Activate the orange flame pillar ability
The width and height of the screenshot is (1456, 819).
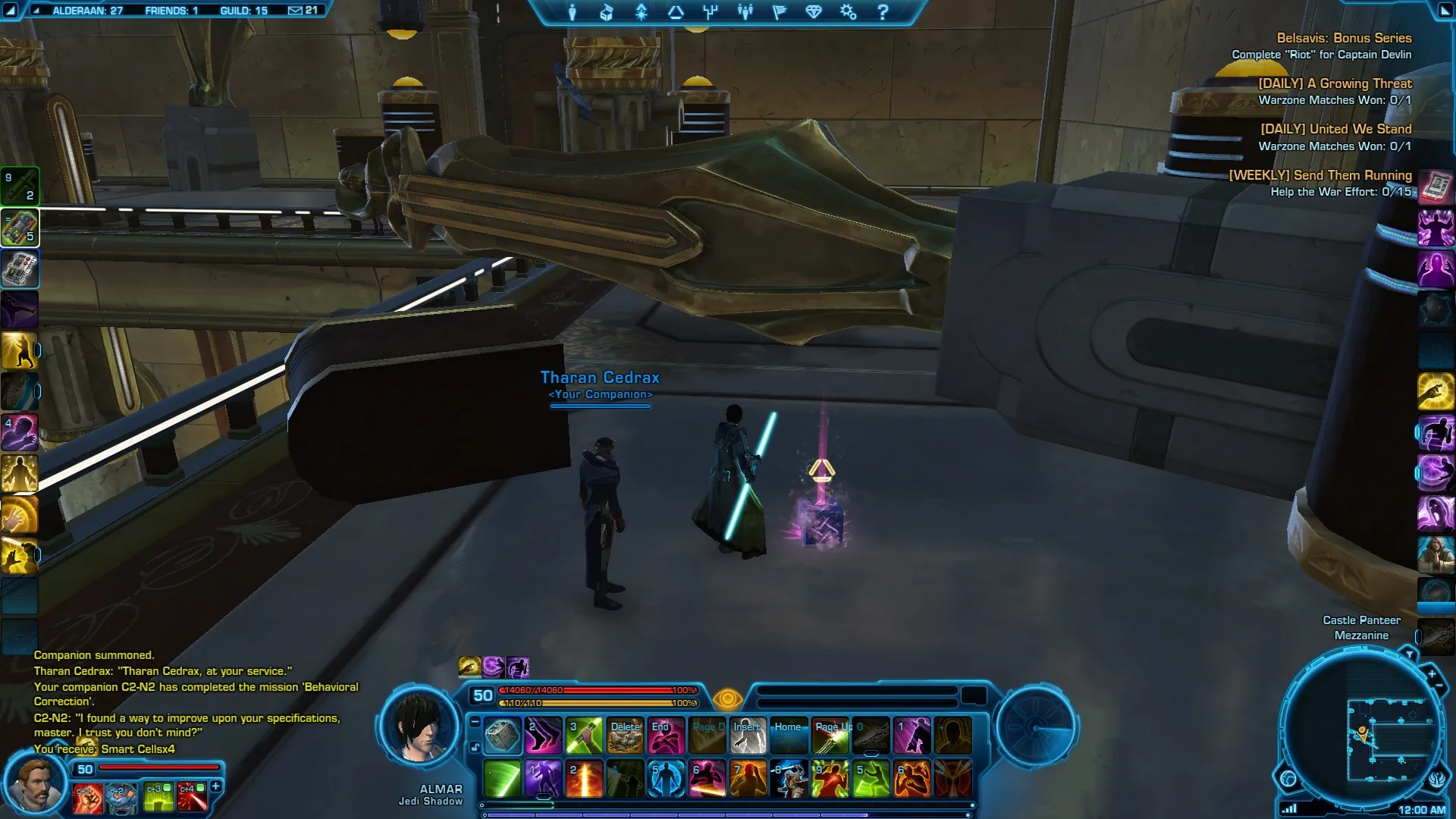point(585,779)
